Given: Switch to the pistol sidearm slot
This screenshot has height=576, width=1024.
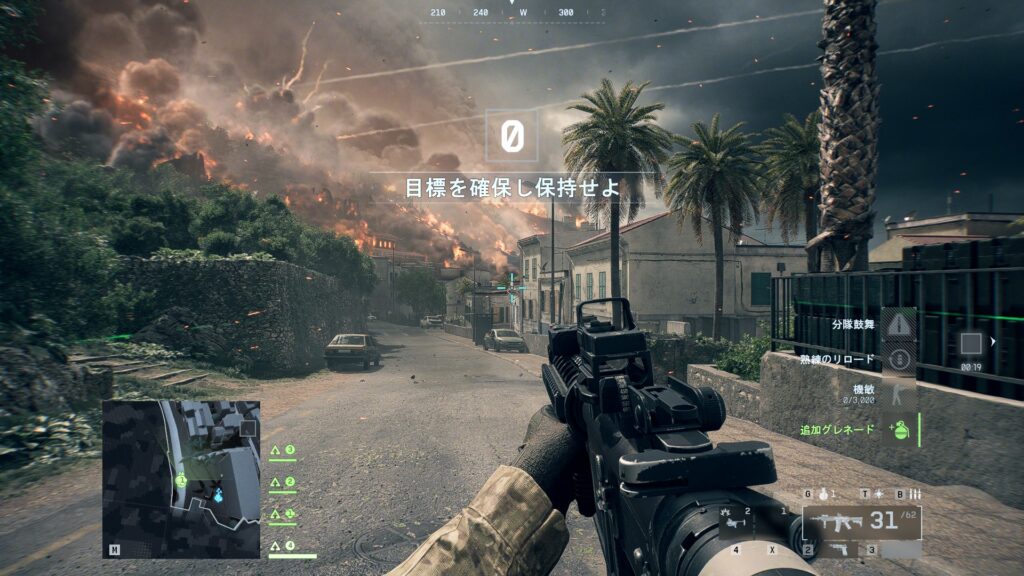Looking at the screenshot, I should pyautogui.click(x=838, y=549).
